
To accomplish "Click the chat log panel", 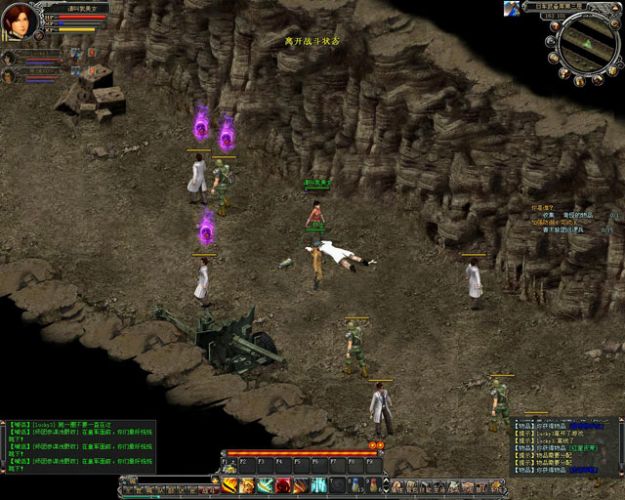I will pos(79,445).
